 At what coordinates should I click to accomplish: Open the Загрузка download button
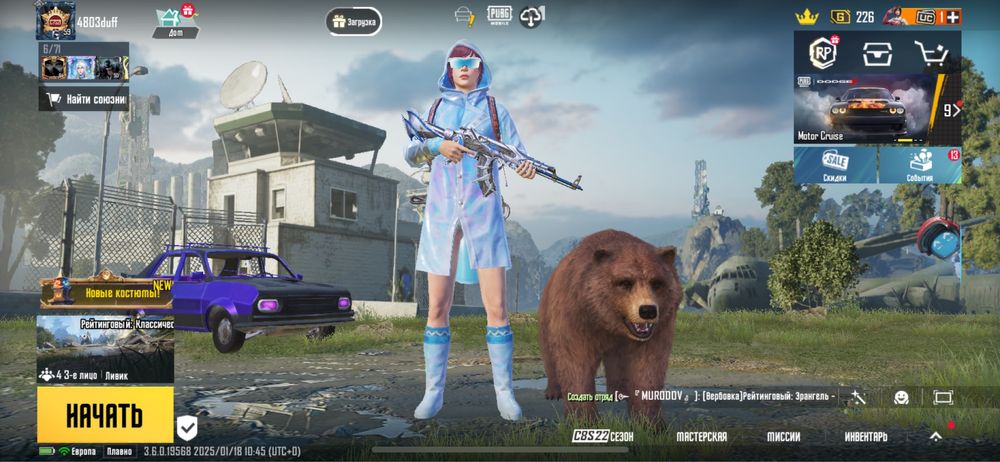[354, 21]
